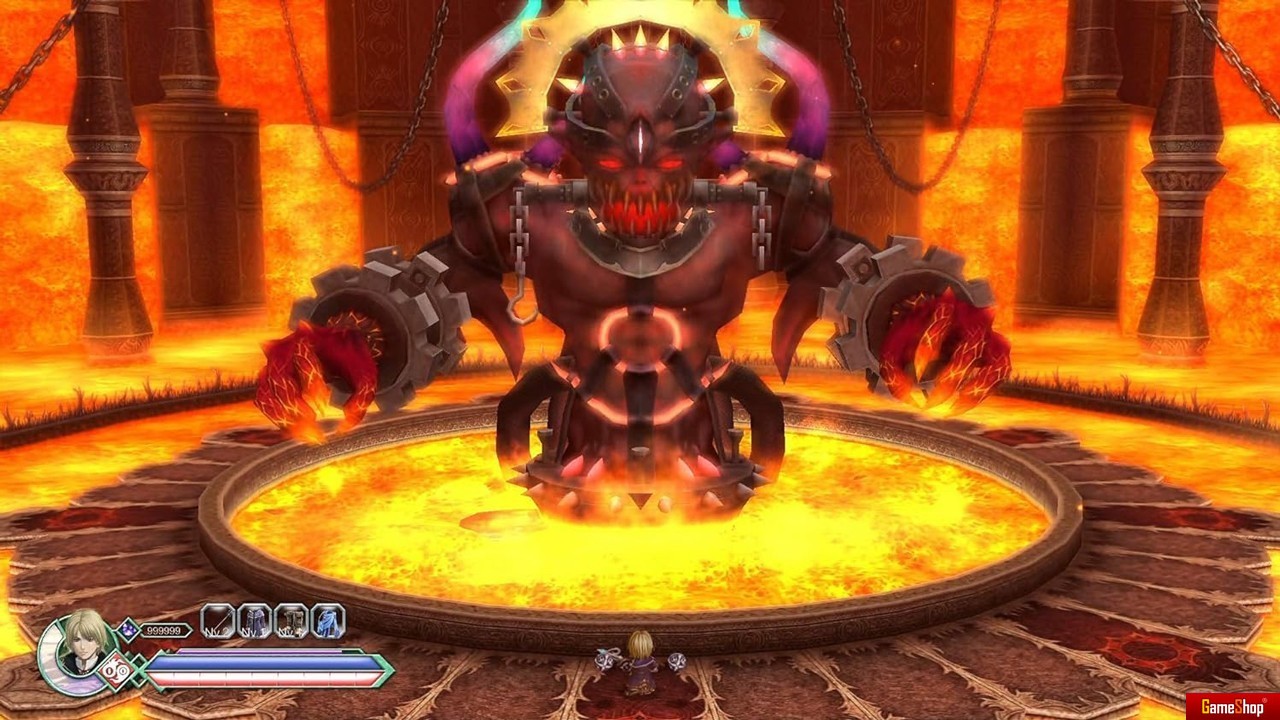1280x720 pixels.
Task: Select the blue cloak equipment slot
Action: pyautogui.click(x=327, y=621)
